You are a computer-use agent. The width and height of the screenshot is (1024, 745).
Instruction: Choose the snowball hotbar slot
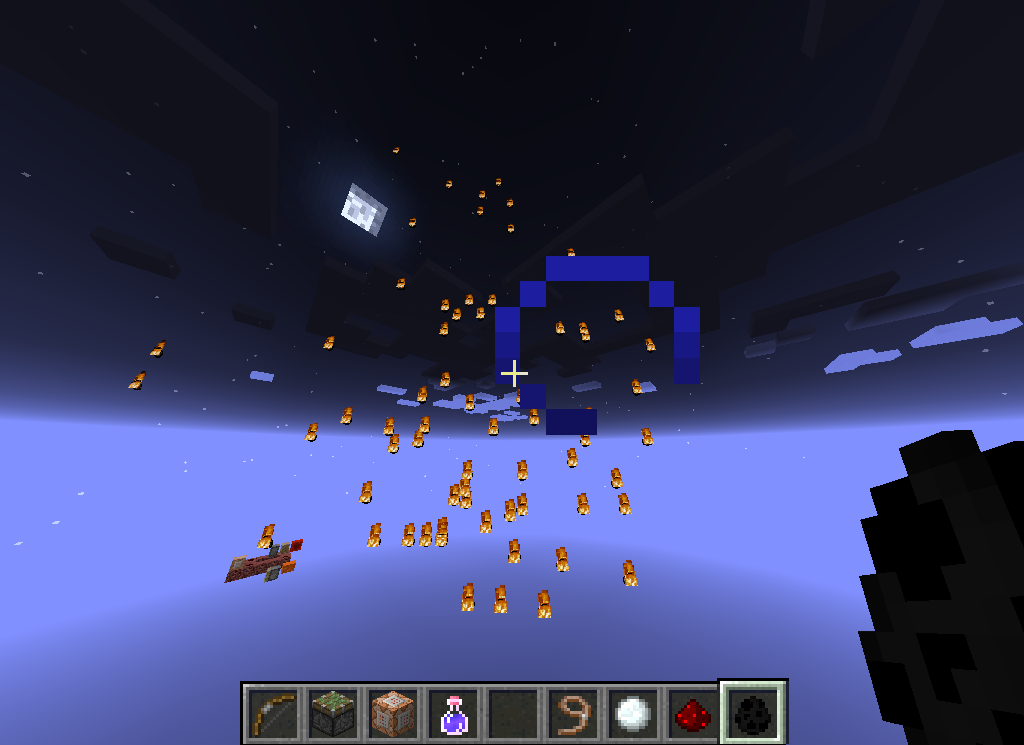pos(632,714)
